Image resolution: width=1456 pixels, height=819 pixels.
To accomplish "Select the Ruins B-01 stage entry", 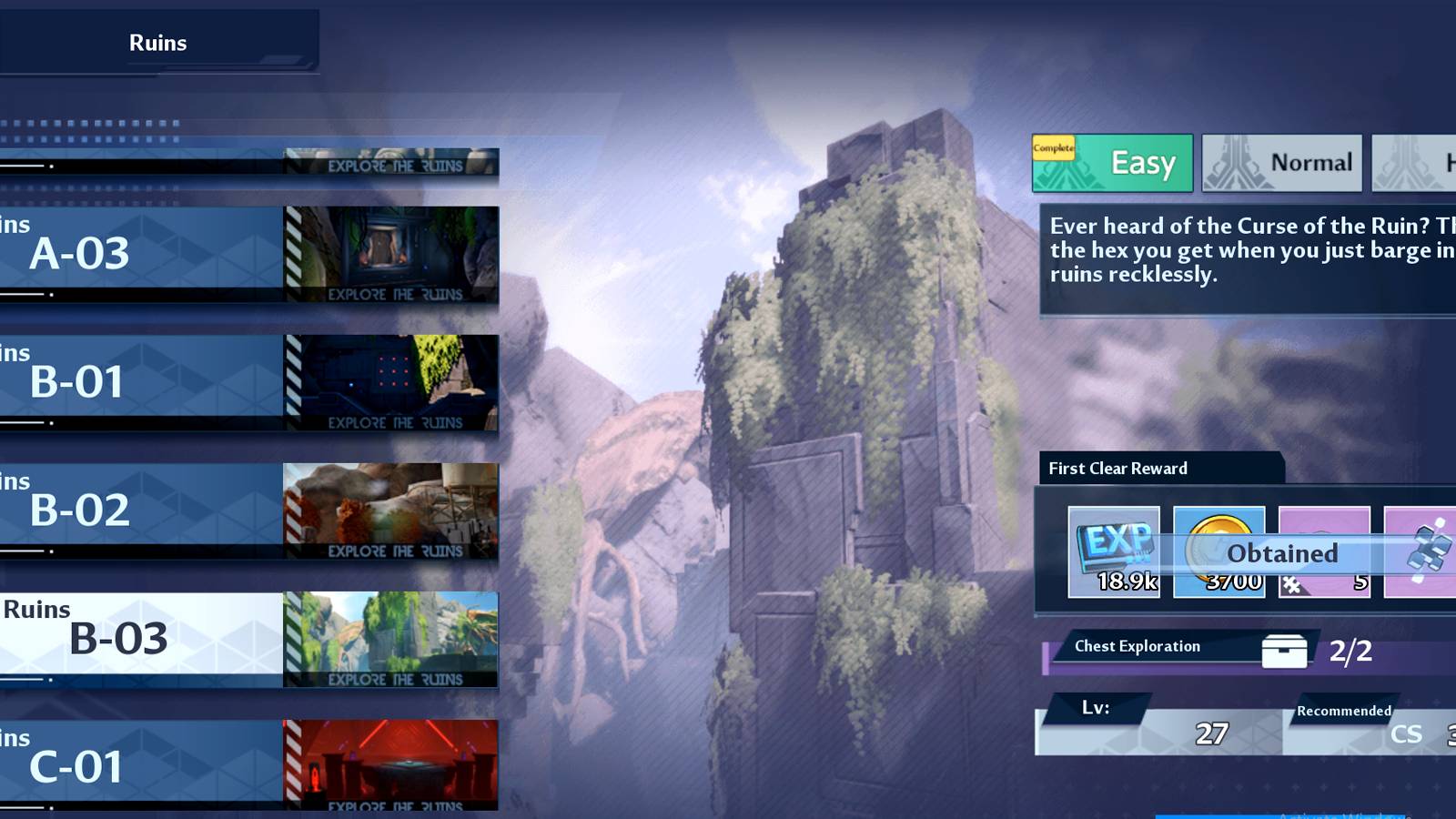I will pyautogui.click(x=109, y=380).
